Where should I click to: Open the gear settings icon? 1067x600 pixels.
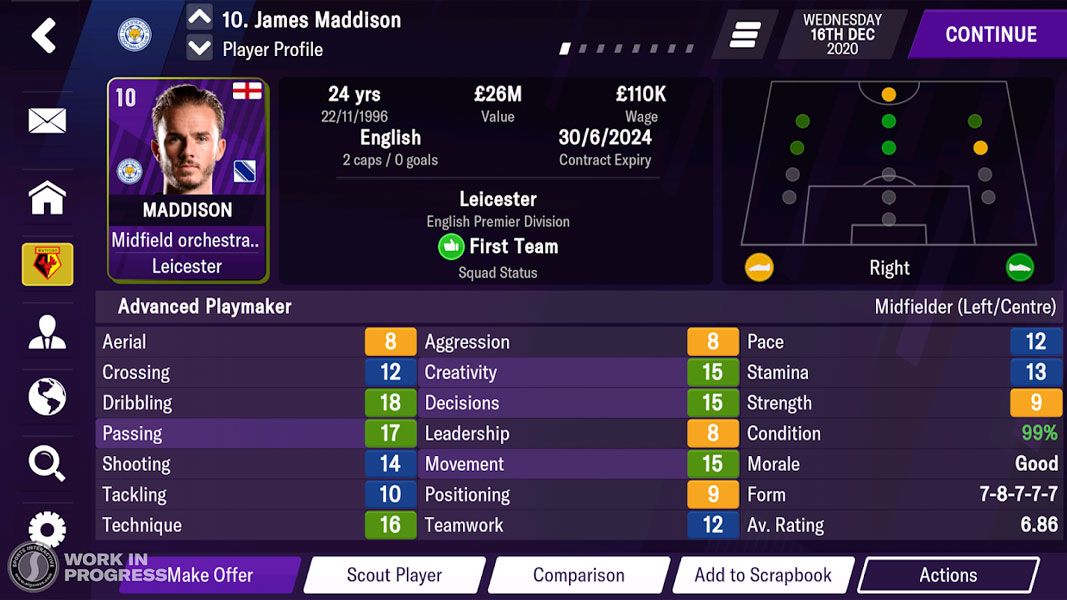pyautogui.click(x=47, y=526)
